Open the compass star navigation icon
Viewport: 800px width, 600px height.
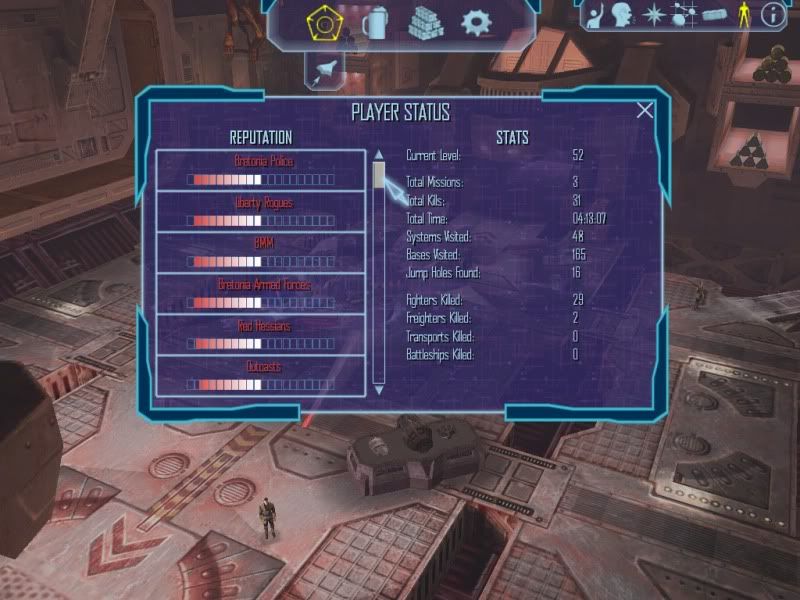click(x=655, y=14)
